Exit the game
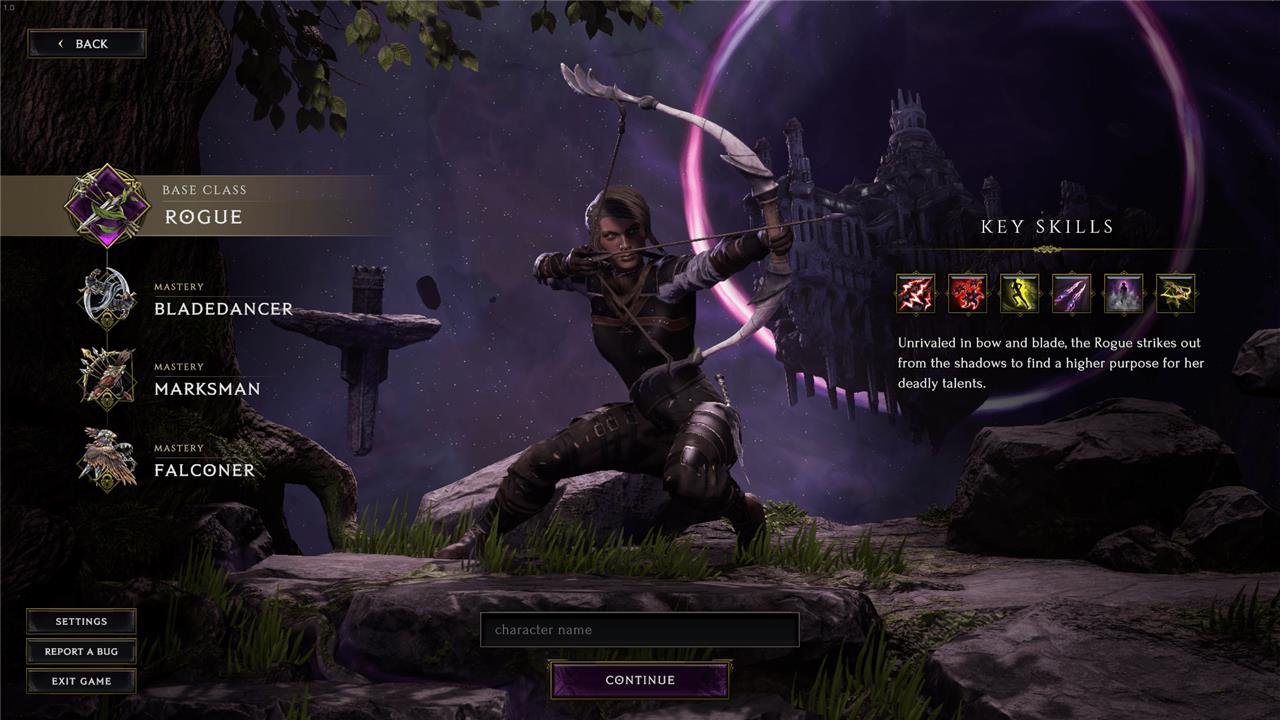Screen dimensions: 1280x720 coord(81,681)
